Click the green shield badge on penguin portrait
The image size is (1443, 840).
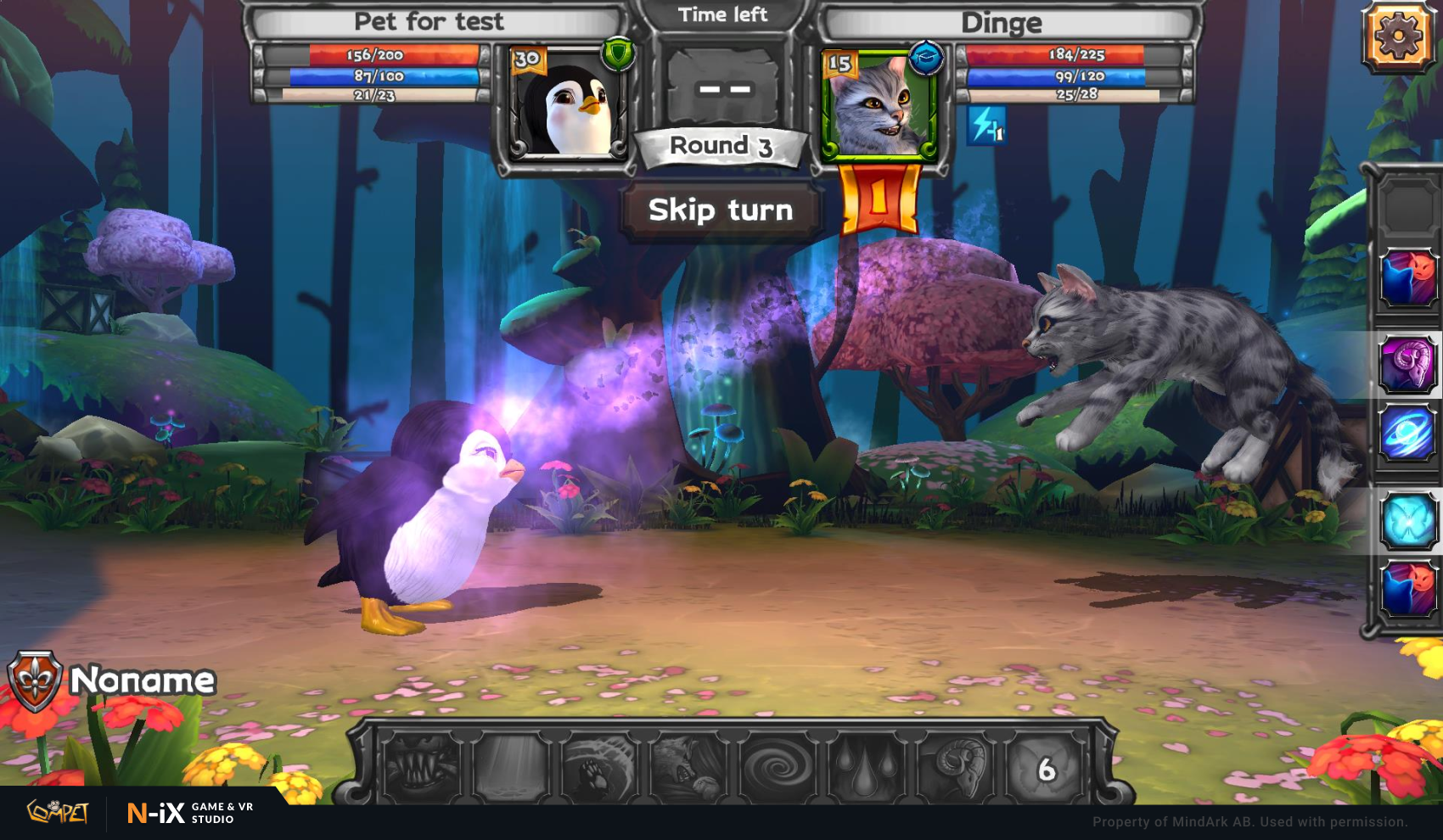[x=618, y=54]
